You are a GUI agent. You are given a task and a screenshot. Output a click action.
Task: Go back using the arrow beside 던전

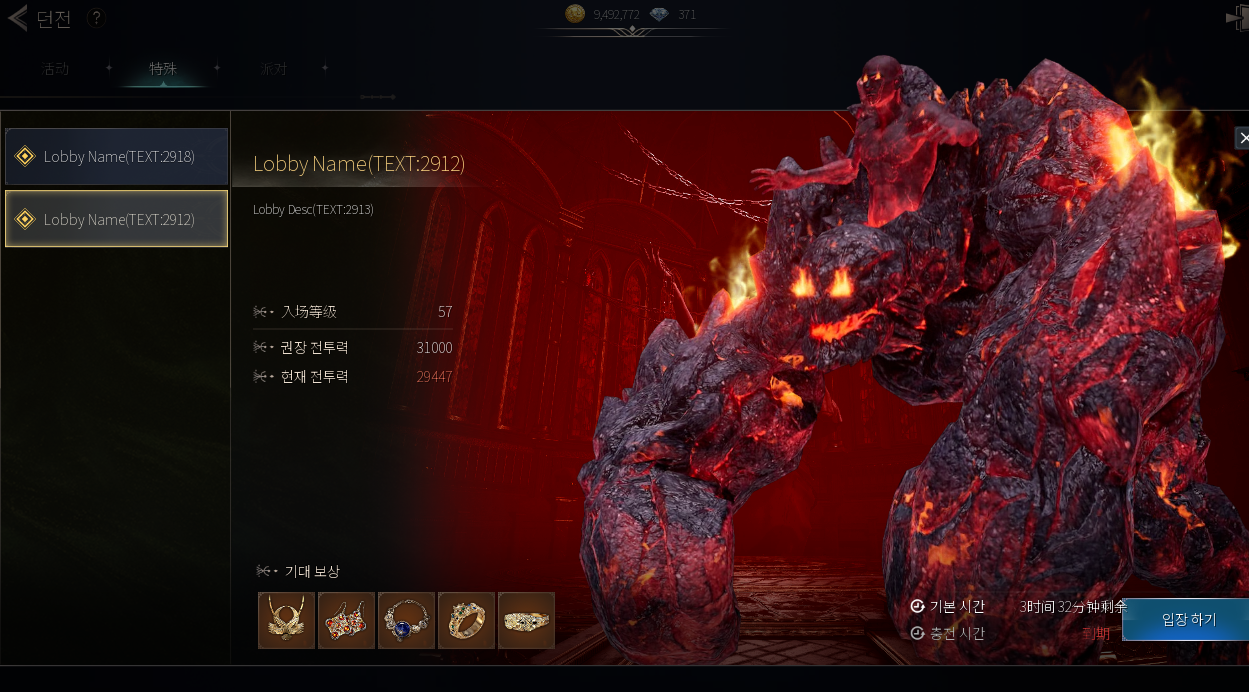tap(17, 19)
